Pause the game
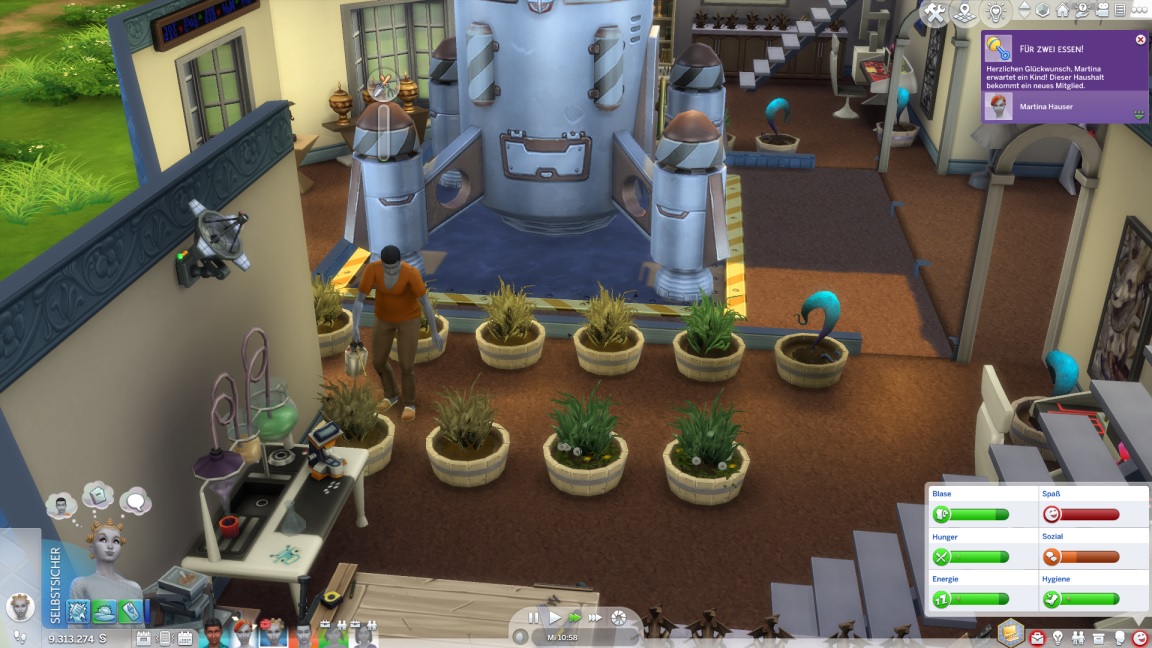 (533, 618)
